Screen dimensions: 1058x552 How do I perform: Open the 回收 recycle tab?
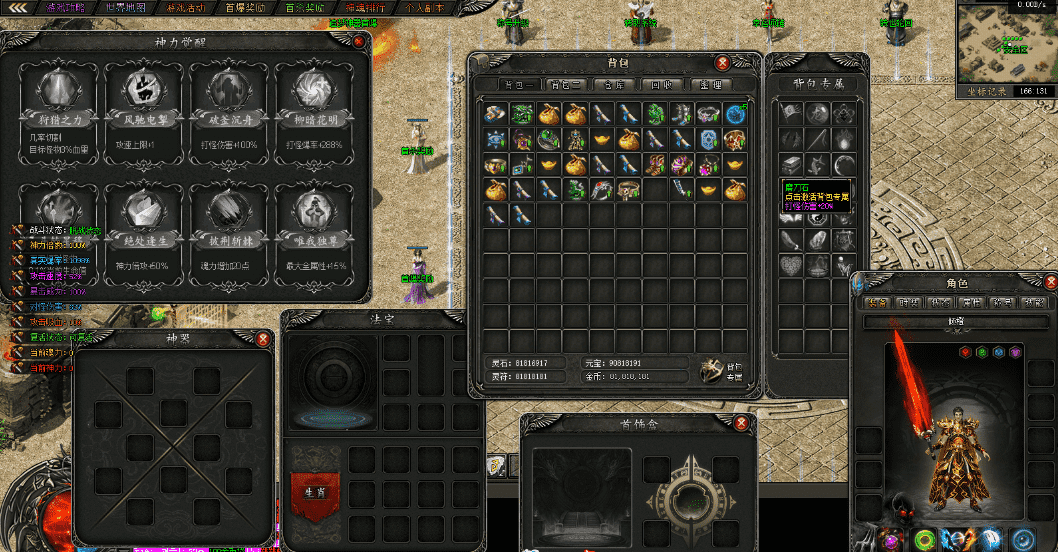[x=659, y=84]
